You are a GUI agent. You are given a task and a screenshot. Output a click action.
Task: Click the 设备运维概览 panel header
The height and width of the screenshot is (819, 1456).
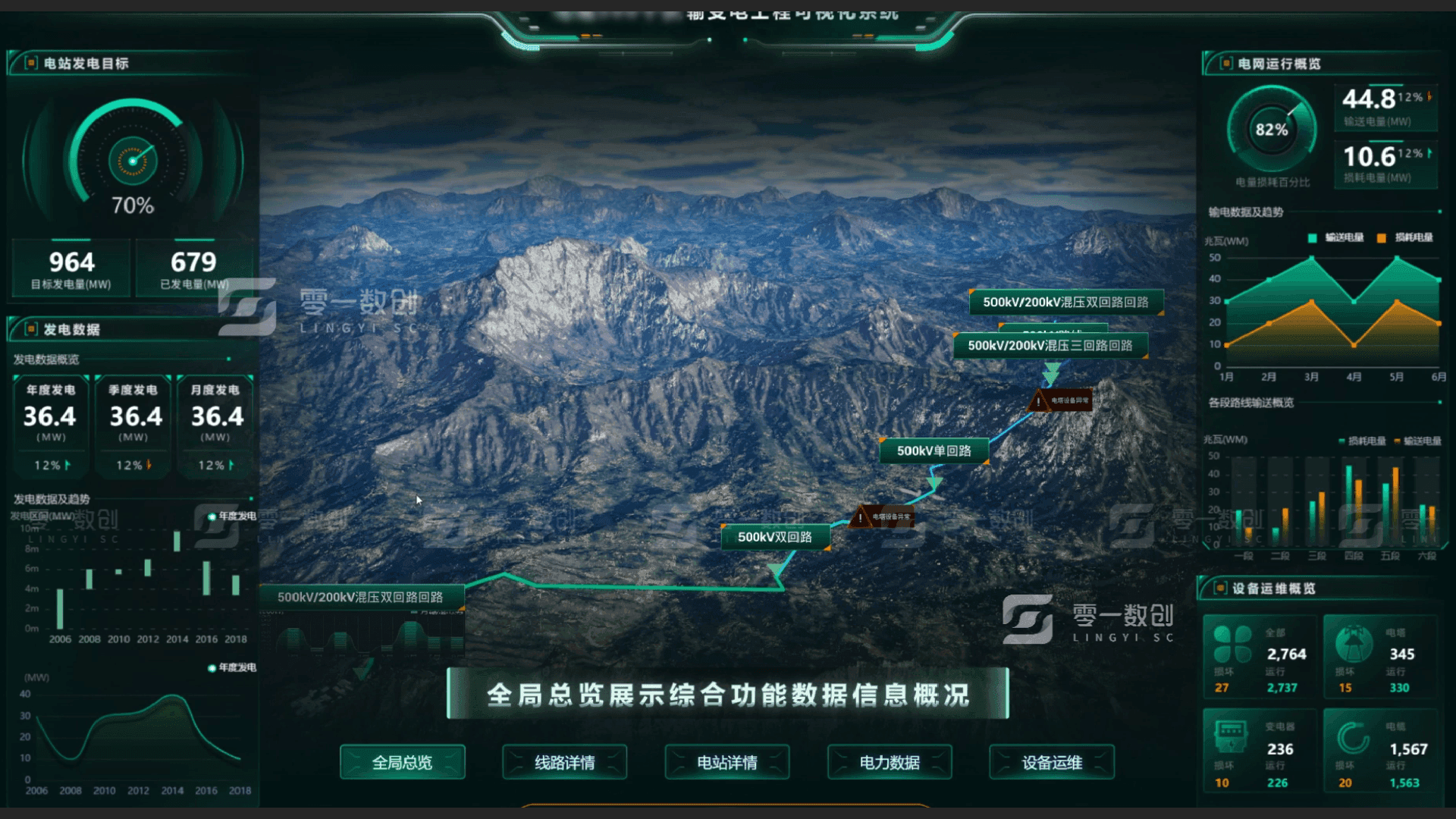(x=1273, y=588)
